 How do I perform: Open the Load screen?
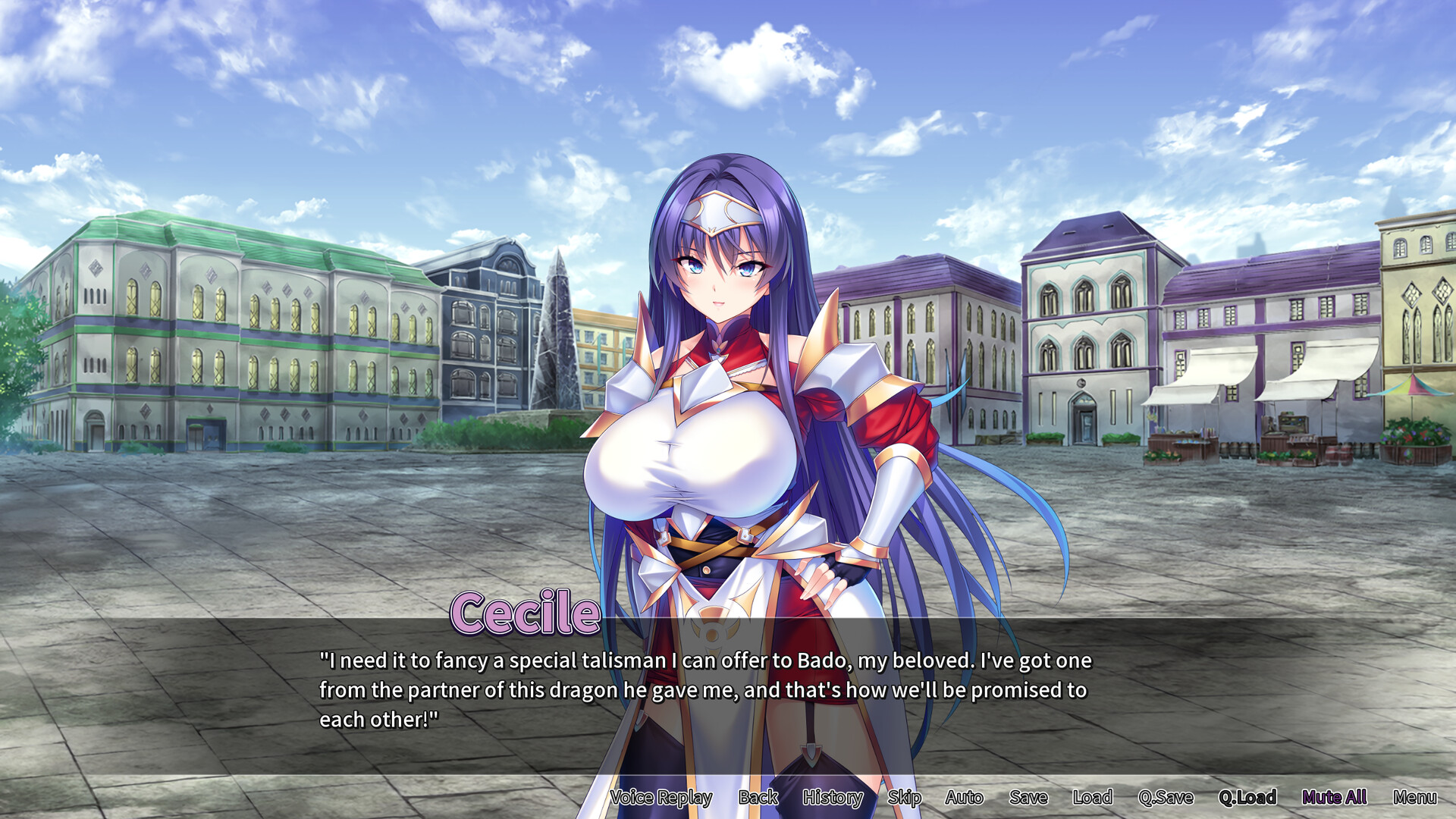click(1092, 798)
